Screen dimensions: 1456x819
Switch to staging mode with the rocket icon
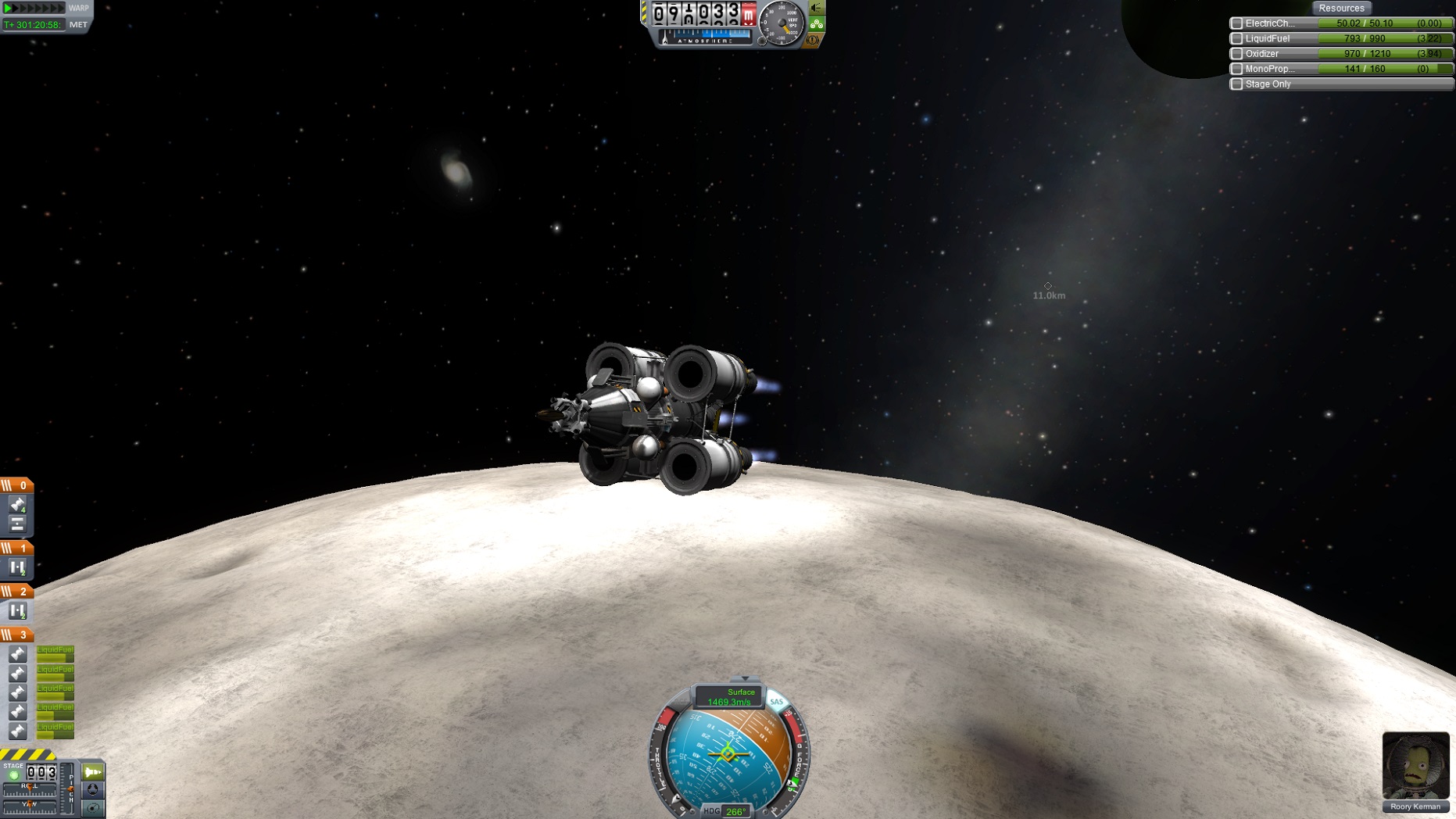[x=93, y=772]
